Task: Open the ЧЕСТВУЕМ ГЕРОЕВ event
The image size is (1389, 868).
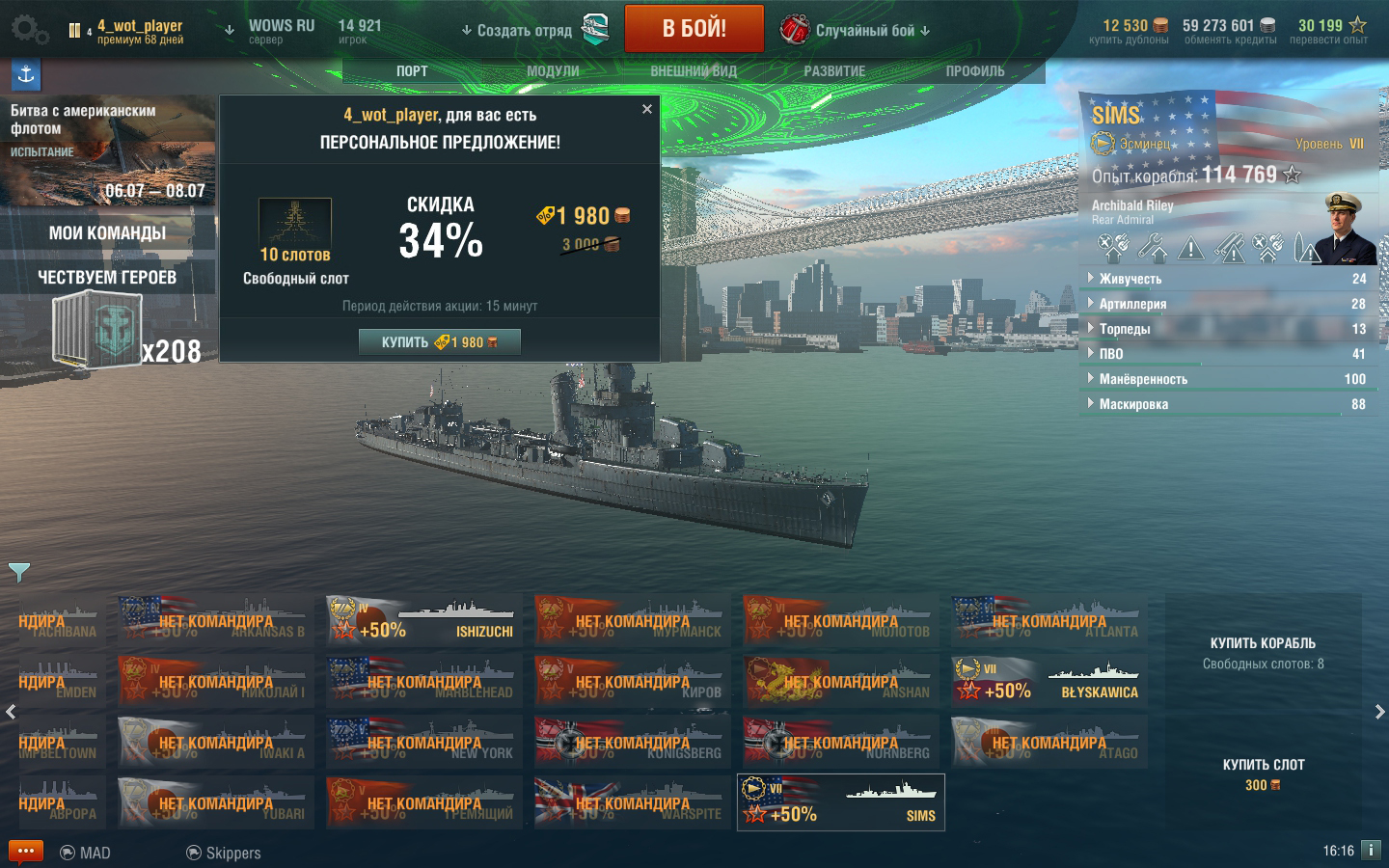Action: coord(107,278)
